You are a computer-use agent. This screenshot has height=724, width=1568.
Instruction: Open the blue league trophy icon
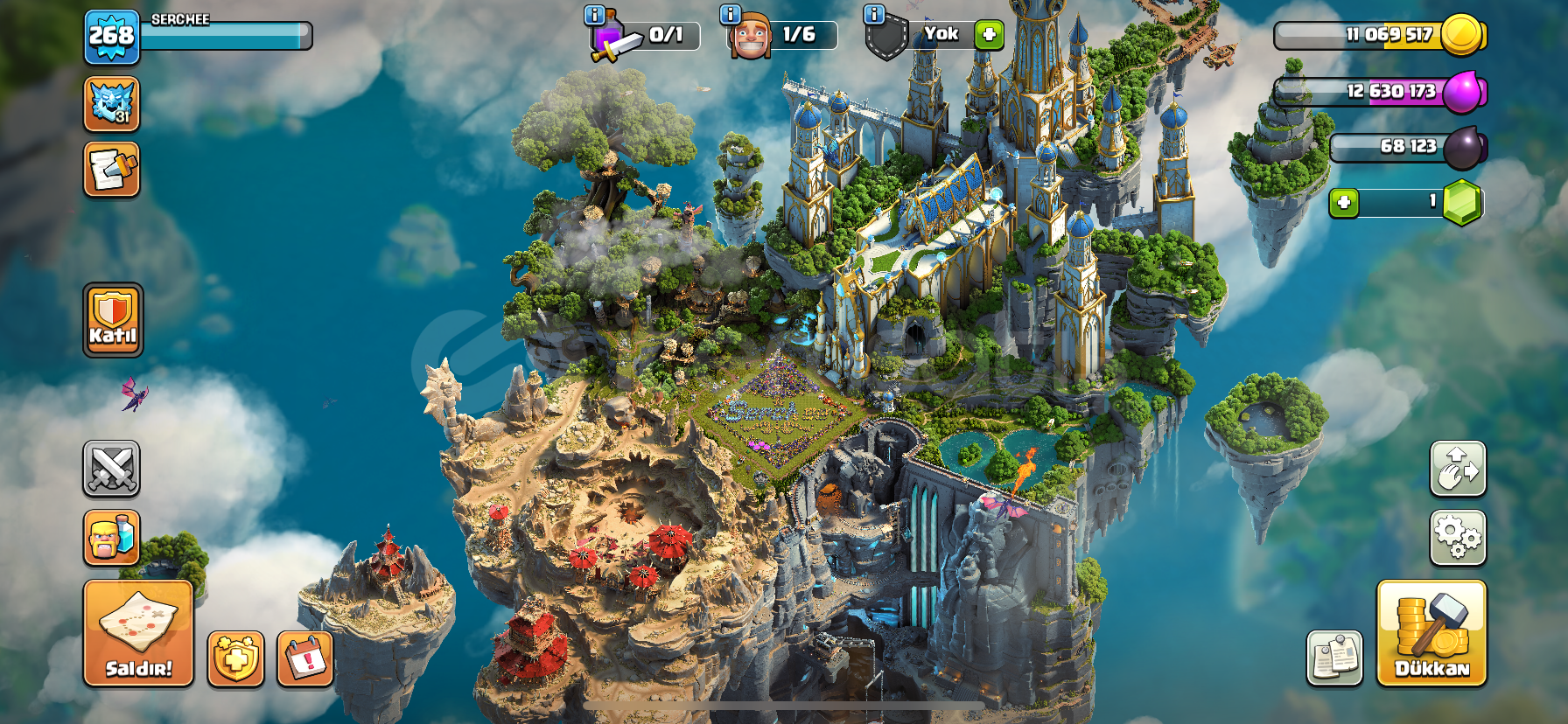point(112,104)
